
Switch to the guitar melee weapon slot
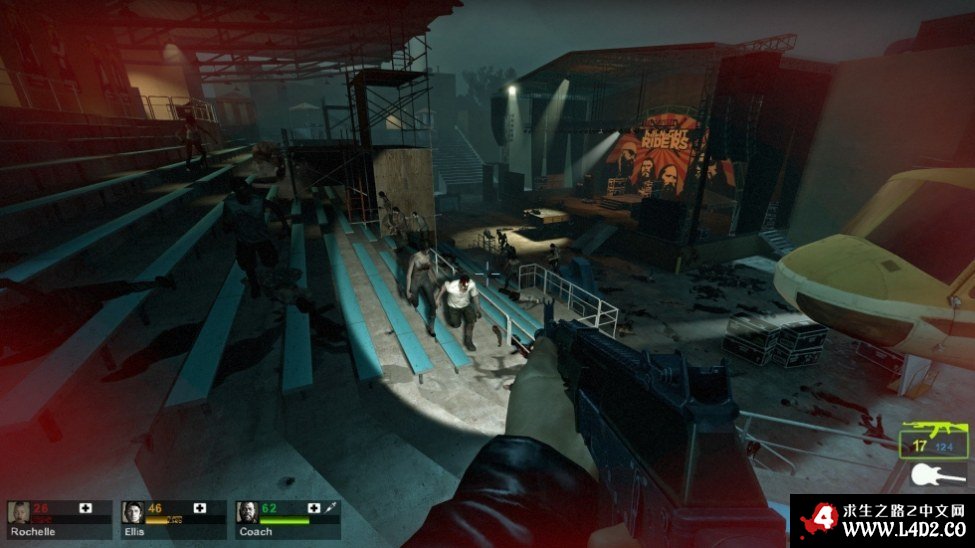tap(936, 474)
